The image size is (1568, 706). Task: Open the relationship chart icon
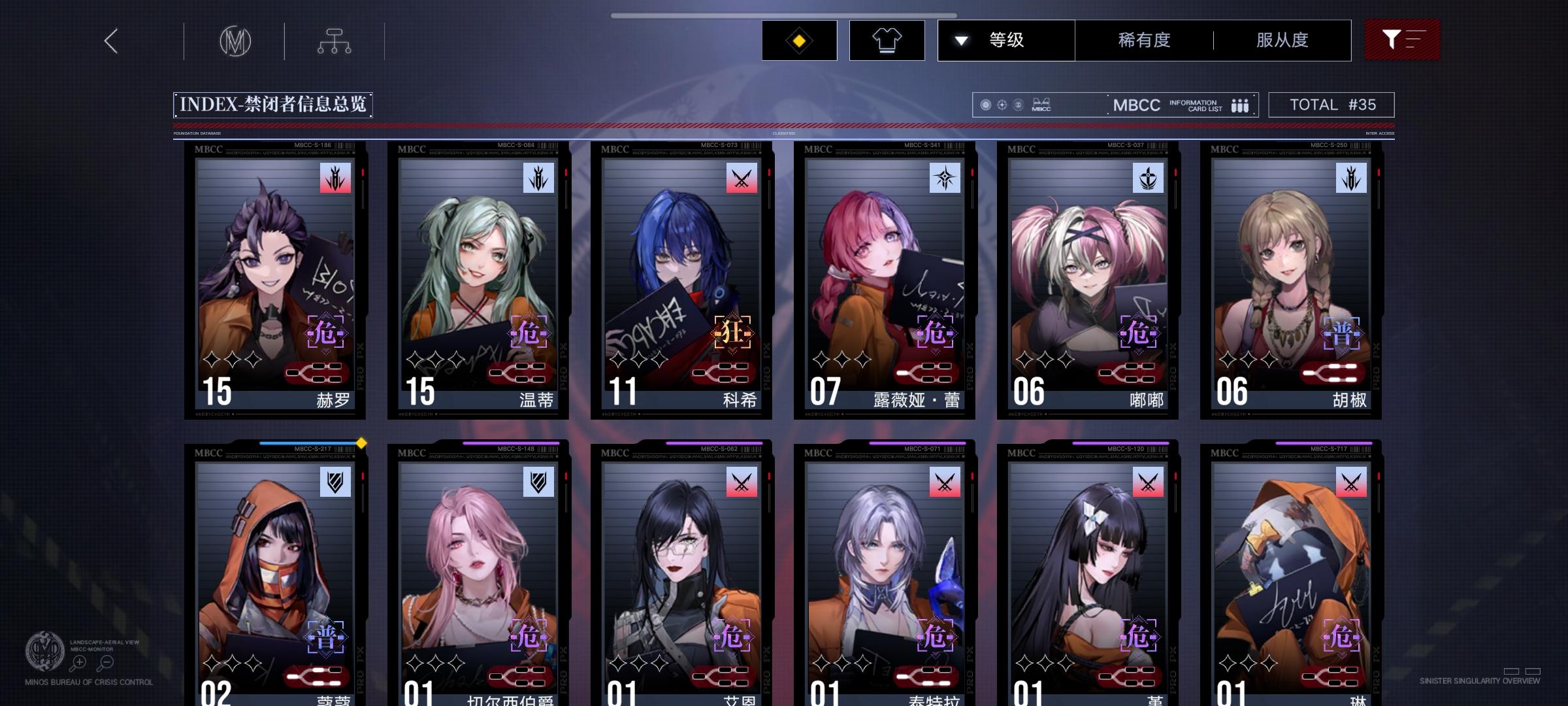click(x=336, y=40)
